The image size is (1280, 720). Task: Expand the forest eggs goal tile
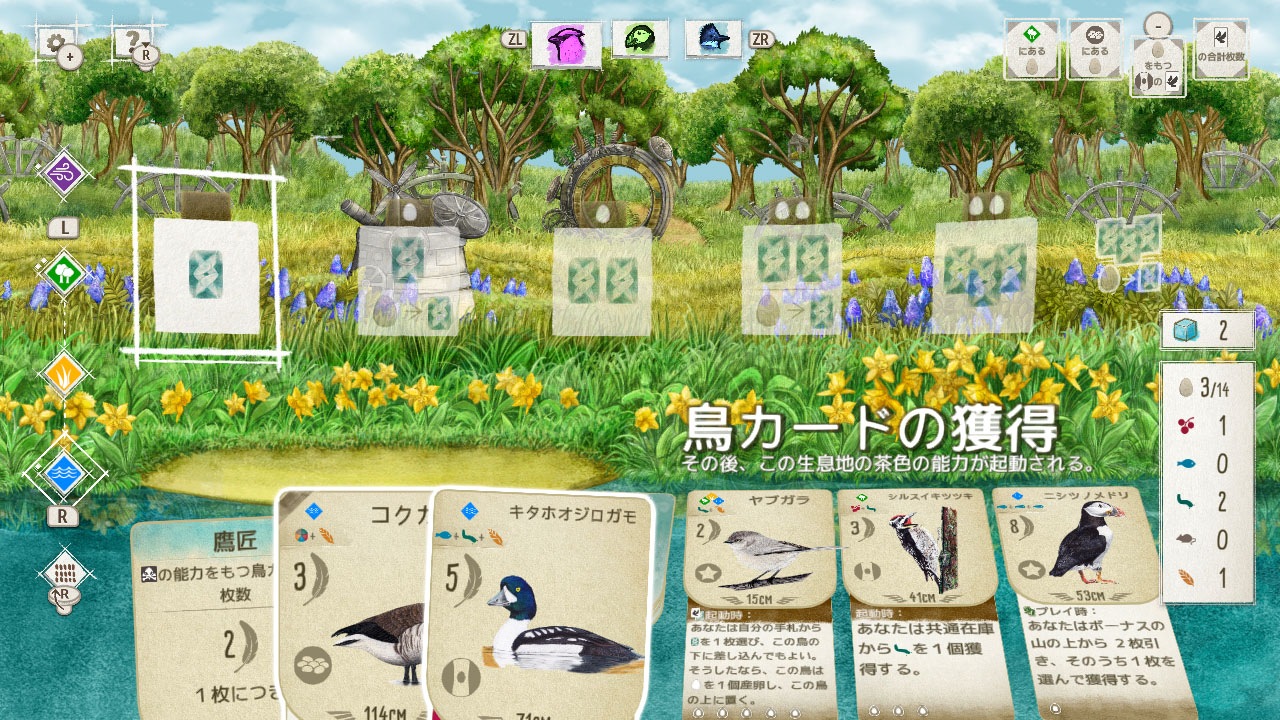coord(1031,50)
